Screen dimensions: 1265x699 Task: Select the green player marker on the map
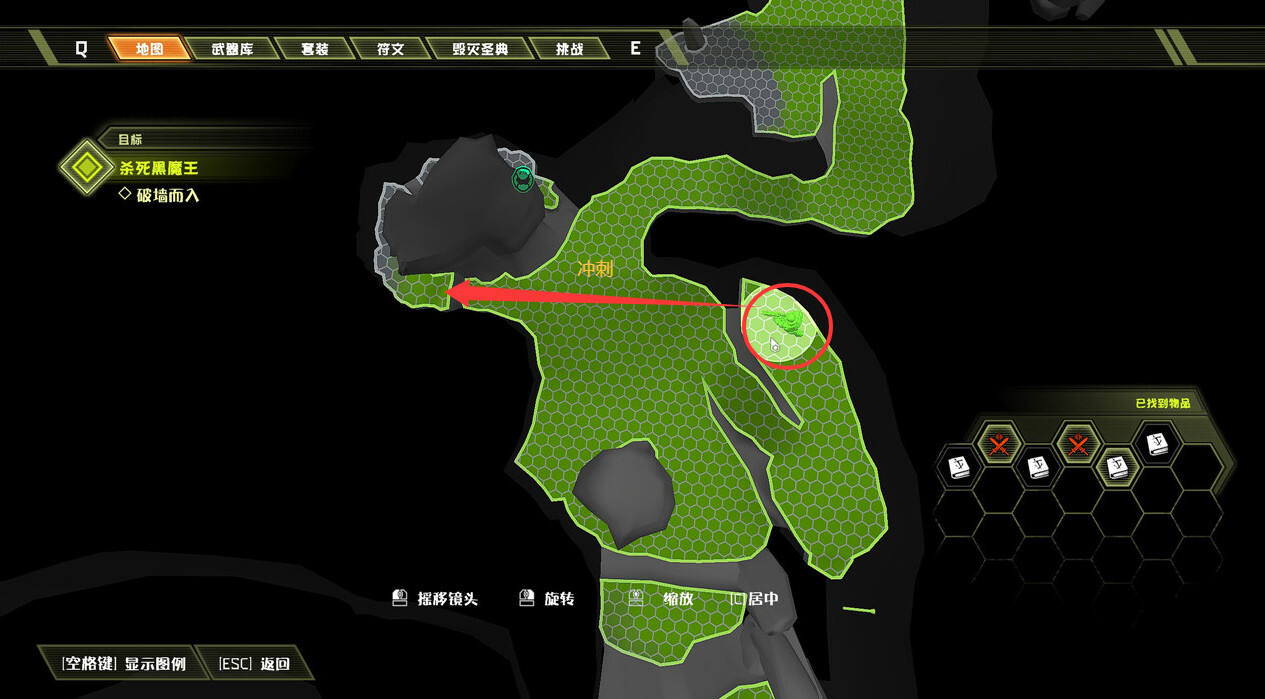[783, 320]
